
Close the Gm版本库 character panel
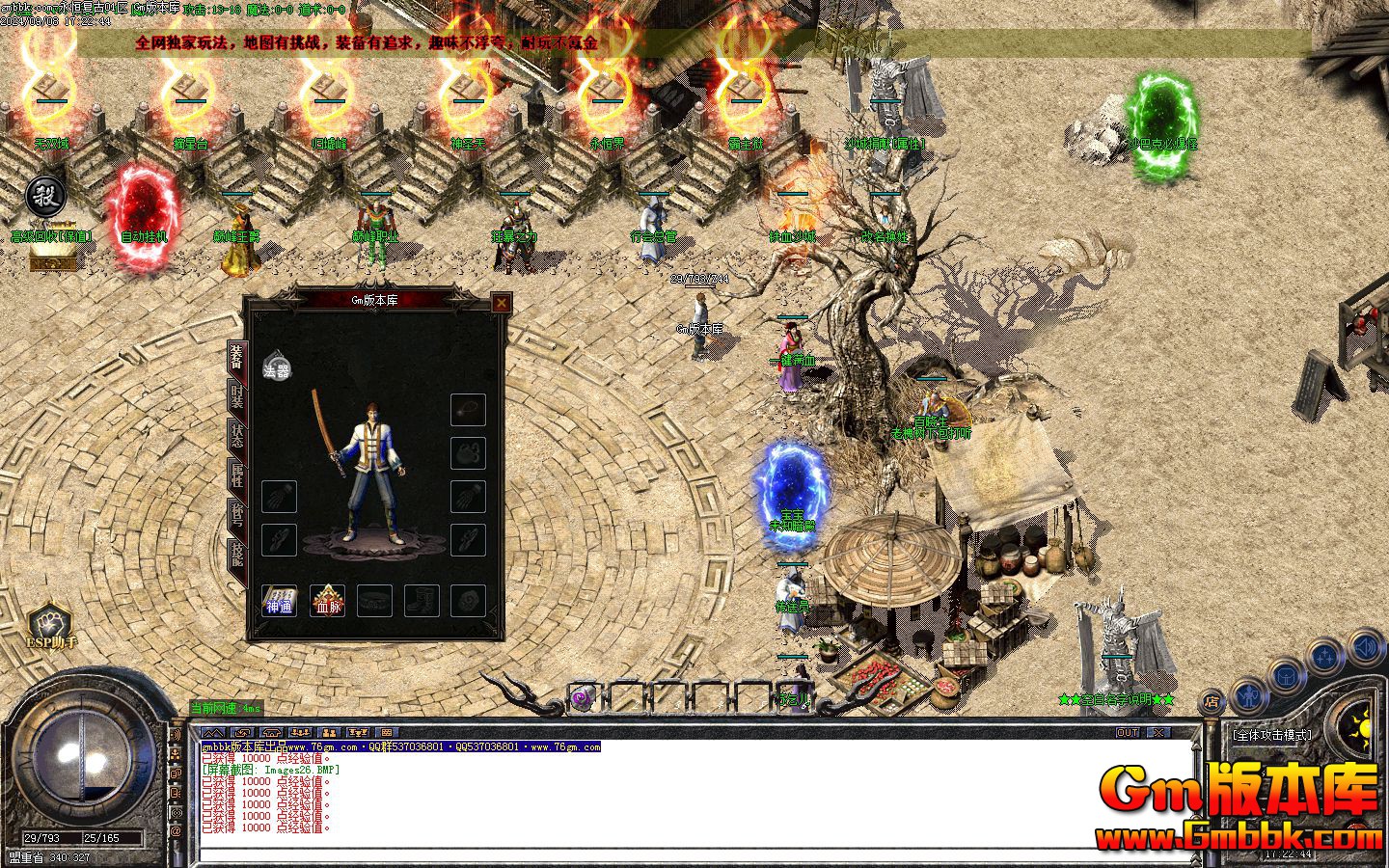click(x=501, y=303)
